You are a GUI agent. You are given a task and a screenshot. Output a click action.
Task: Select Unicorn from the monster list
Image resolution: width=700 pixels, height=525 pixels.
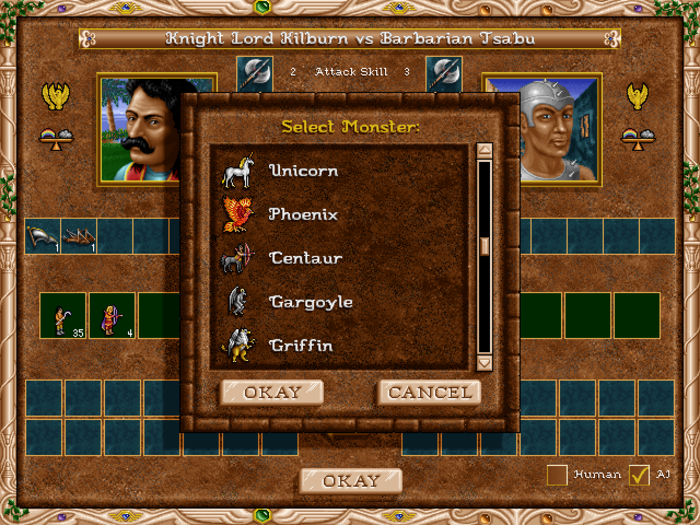303,171
